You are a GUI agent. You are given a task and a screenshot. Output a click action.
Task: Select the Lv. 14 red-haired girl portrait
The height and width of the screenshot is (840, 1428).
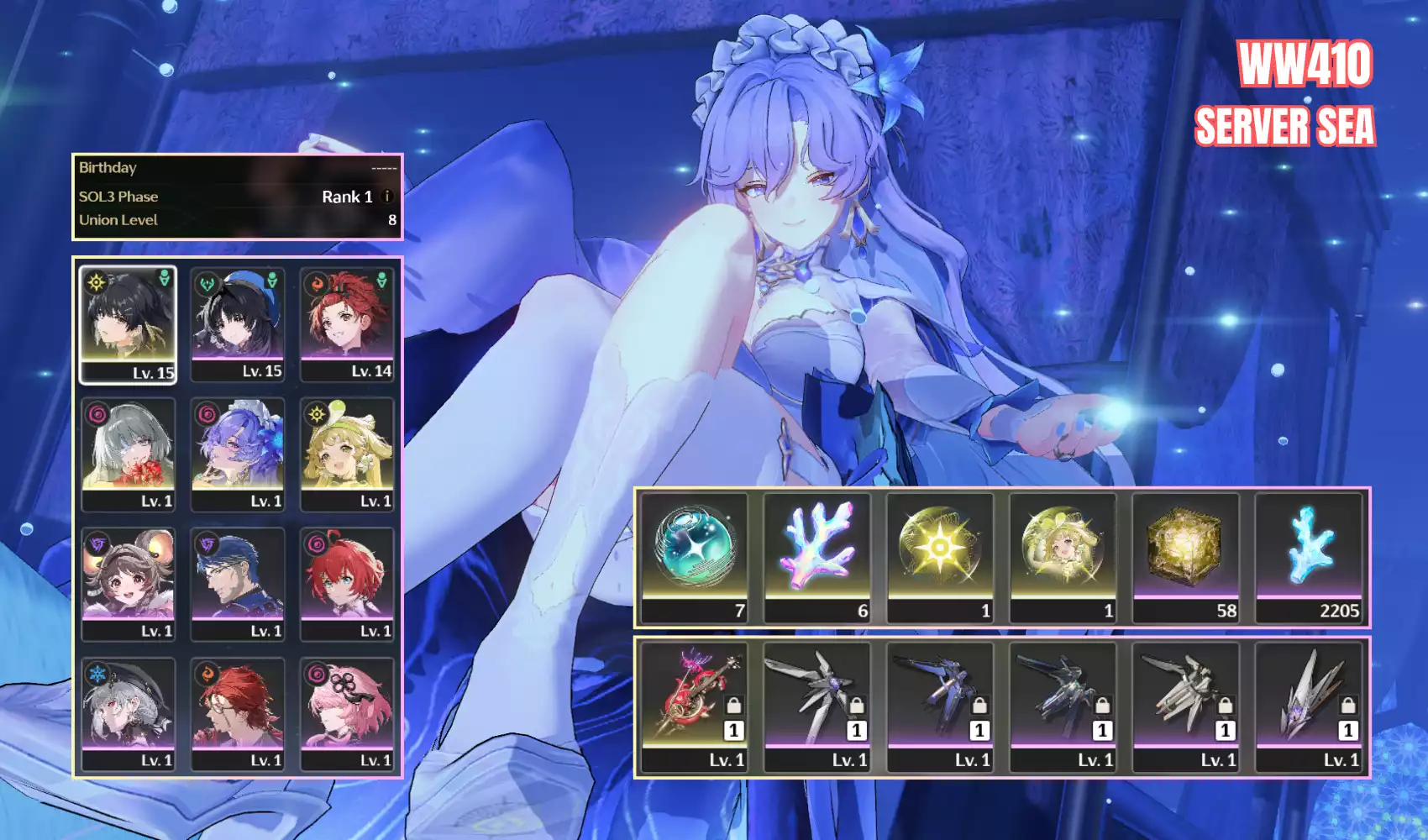pyautogui.click(x=347, y=324)
